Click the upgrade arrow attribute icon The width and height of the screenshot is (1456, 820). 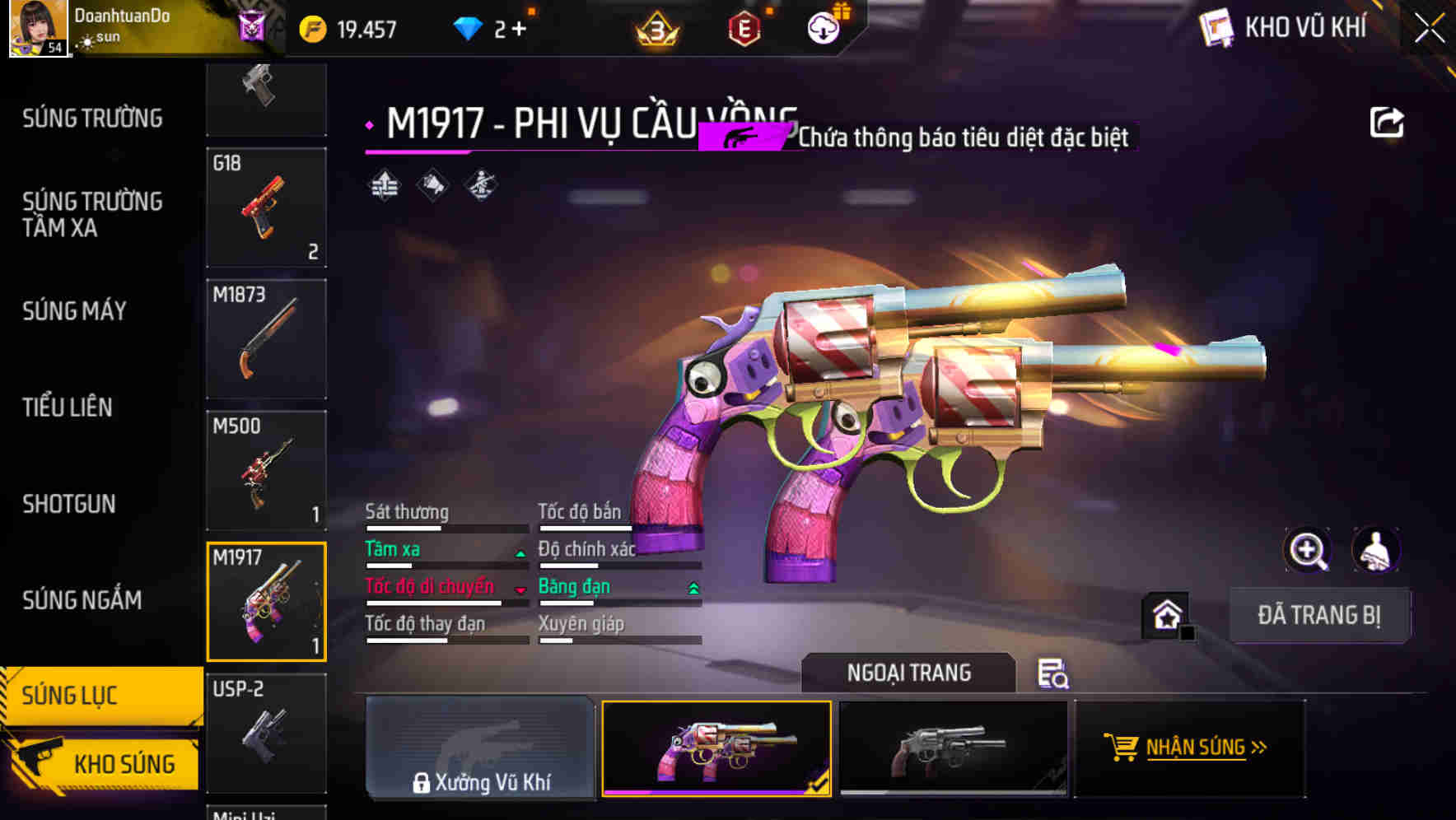[383, 184]
